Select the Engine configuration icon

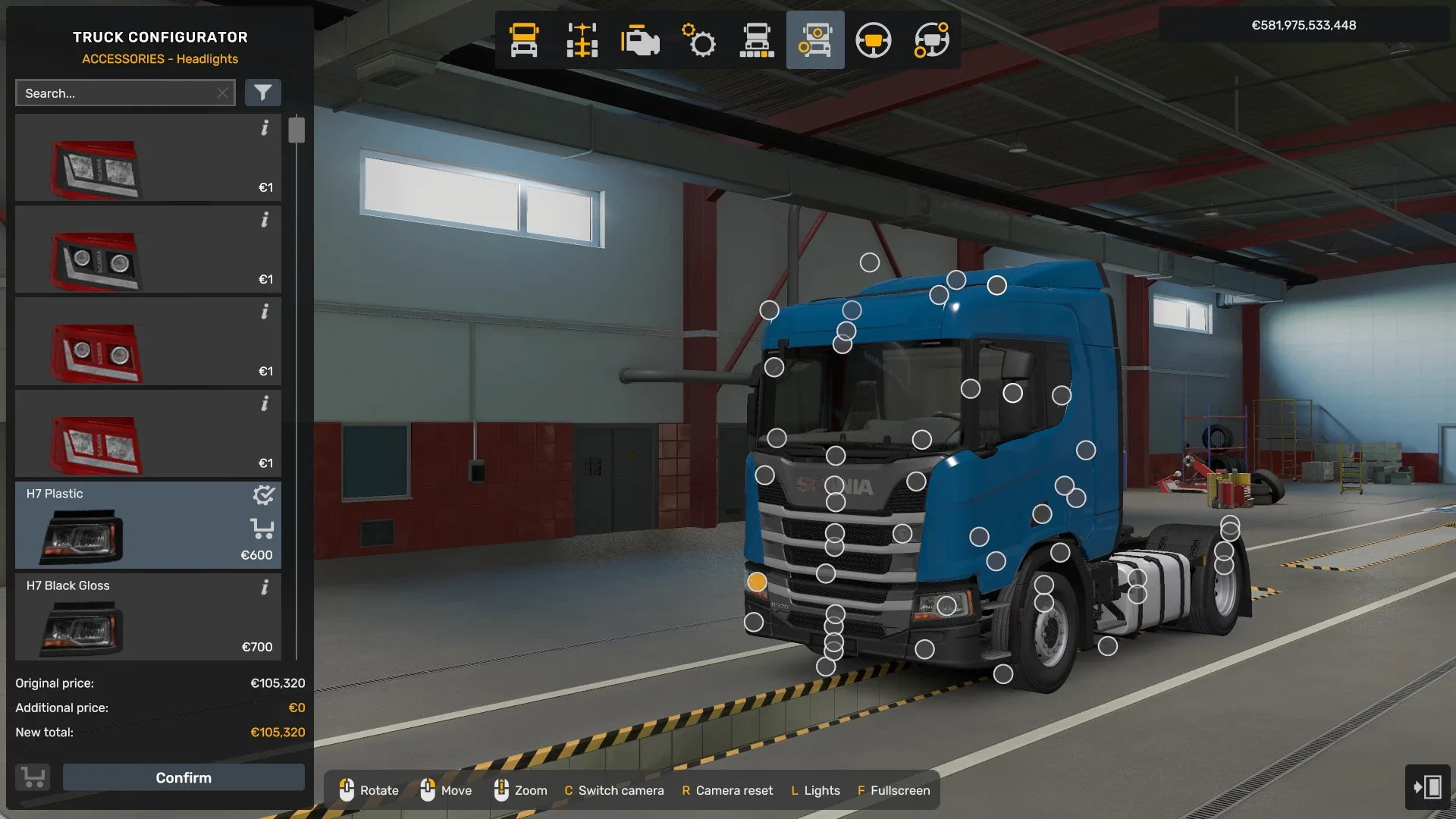pyautogui.click(x=640, y=40)
